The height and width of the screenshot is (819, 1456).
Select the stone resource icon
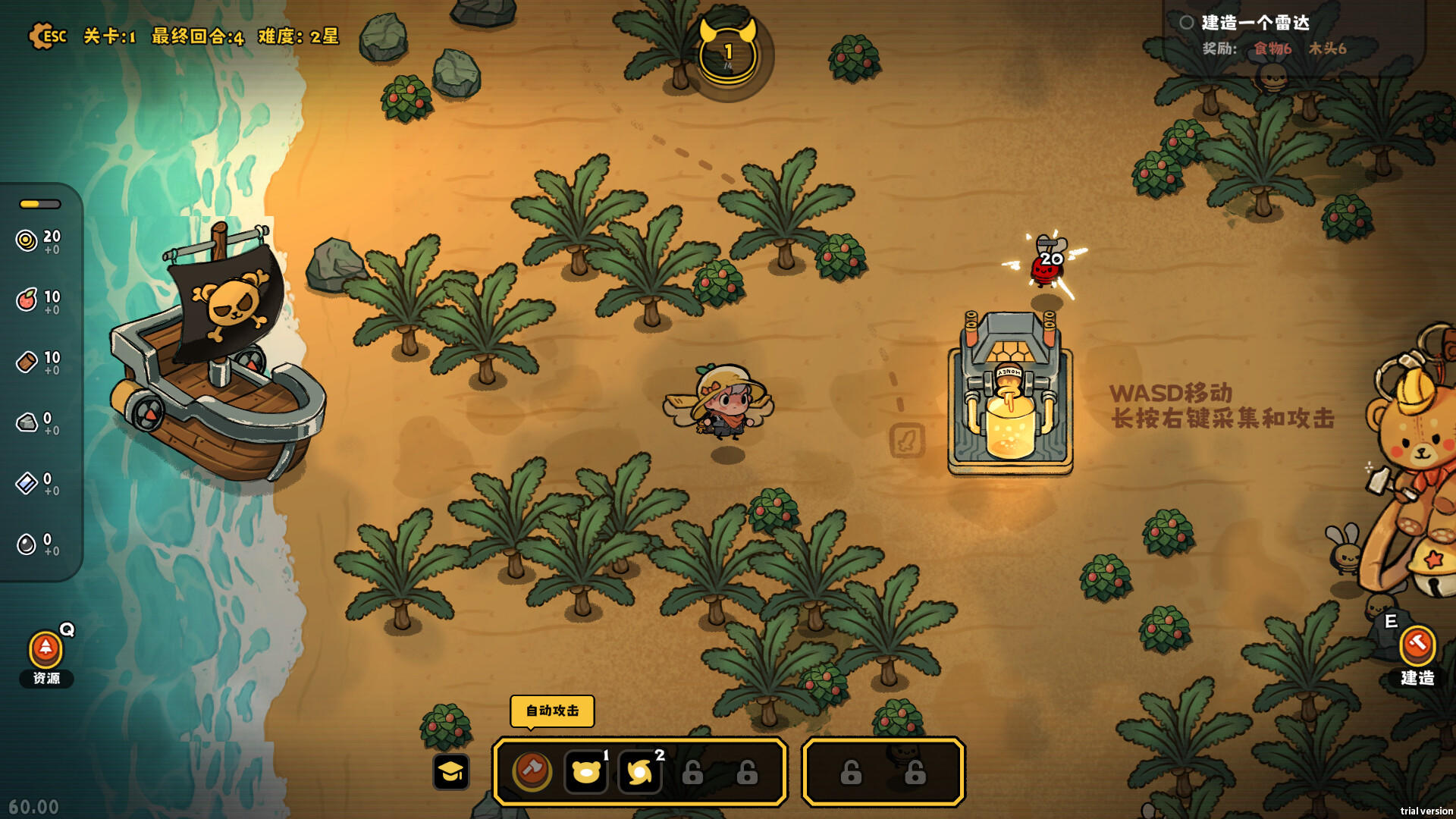pyautogui.click(x=27, y=422)
